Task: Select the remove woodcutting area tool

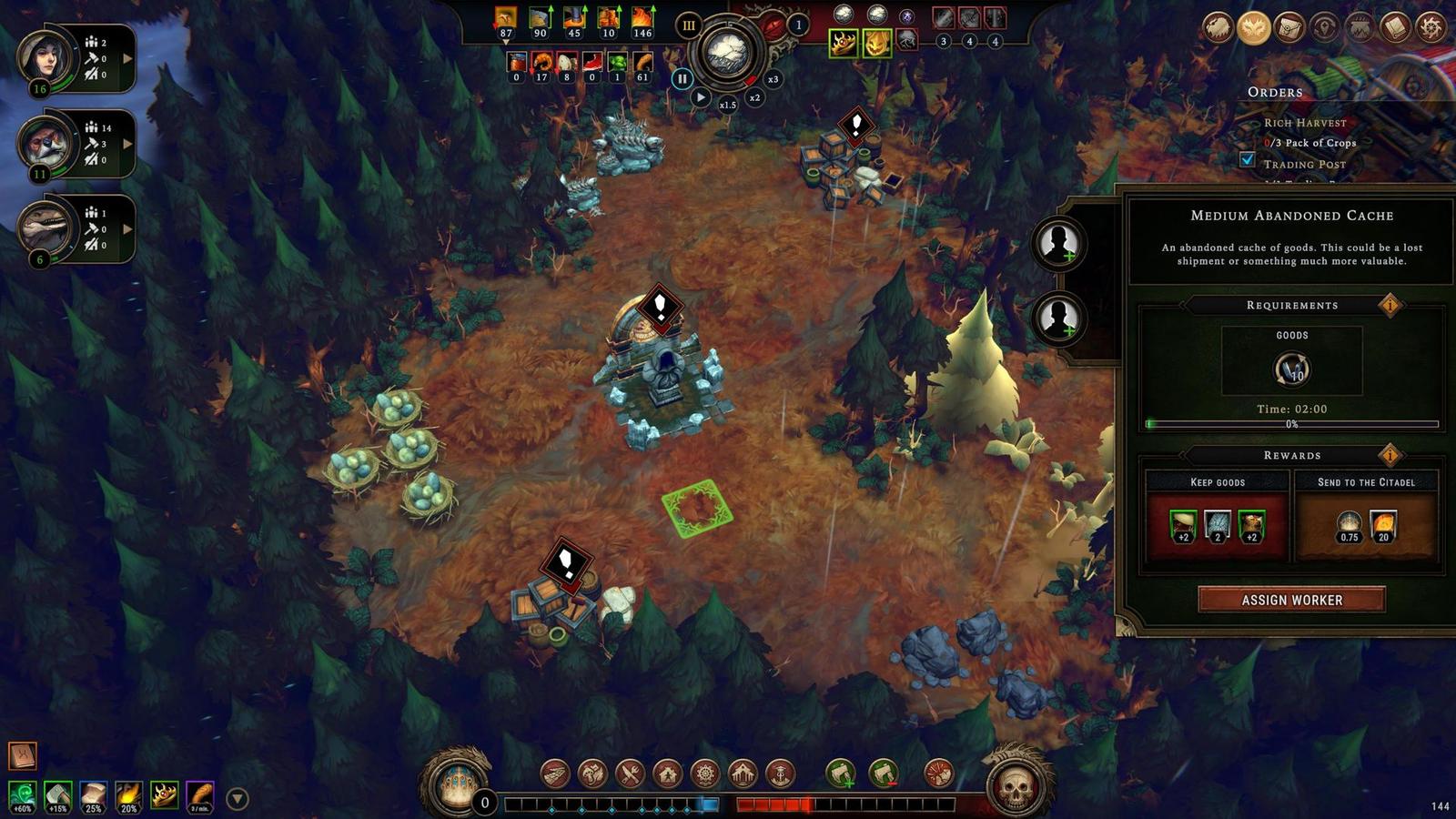Action: point(883,773)
